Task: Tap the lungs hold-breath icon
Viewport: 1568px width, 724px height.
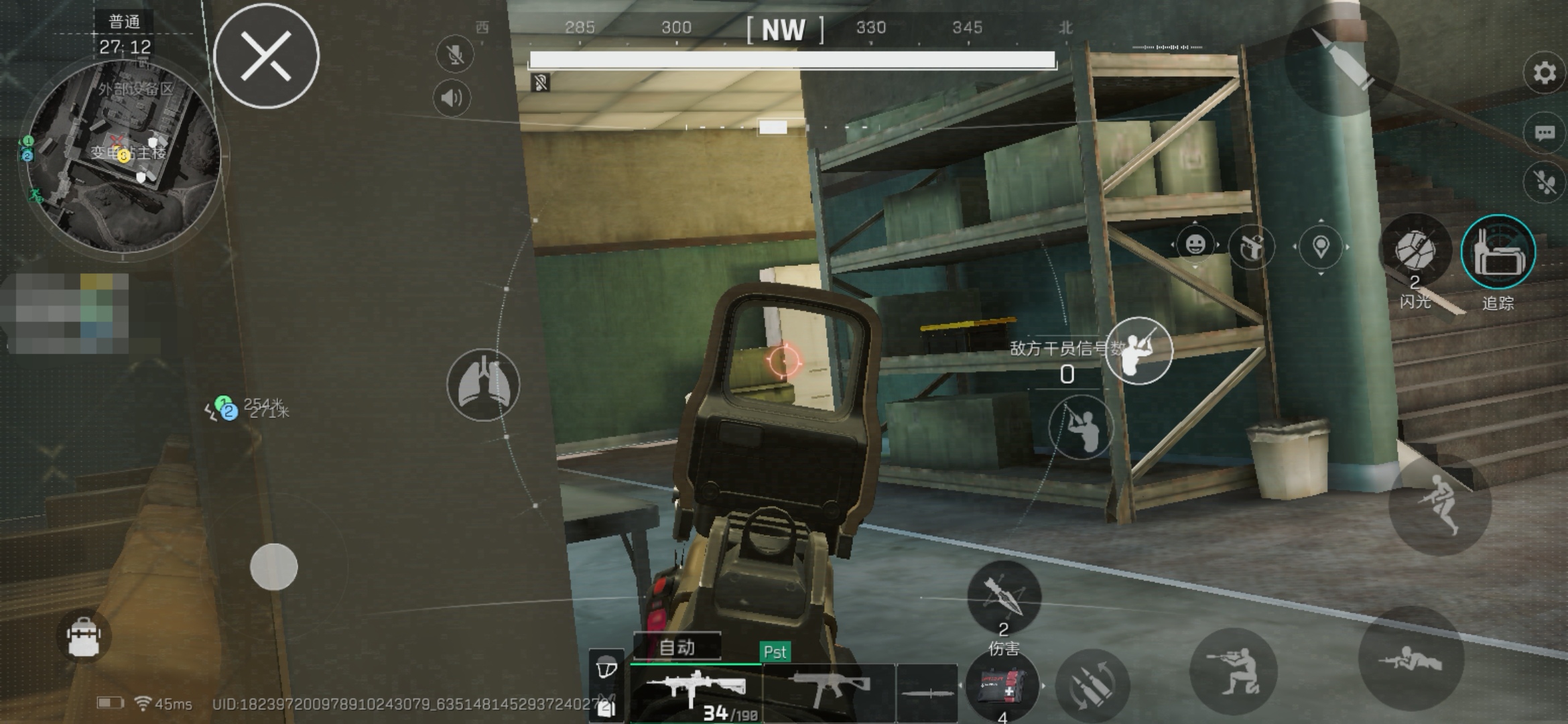Action: tap(483, 385)
